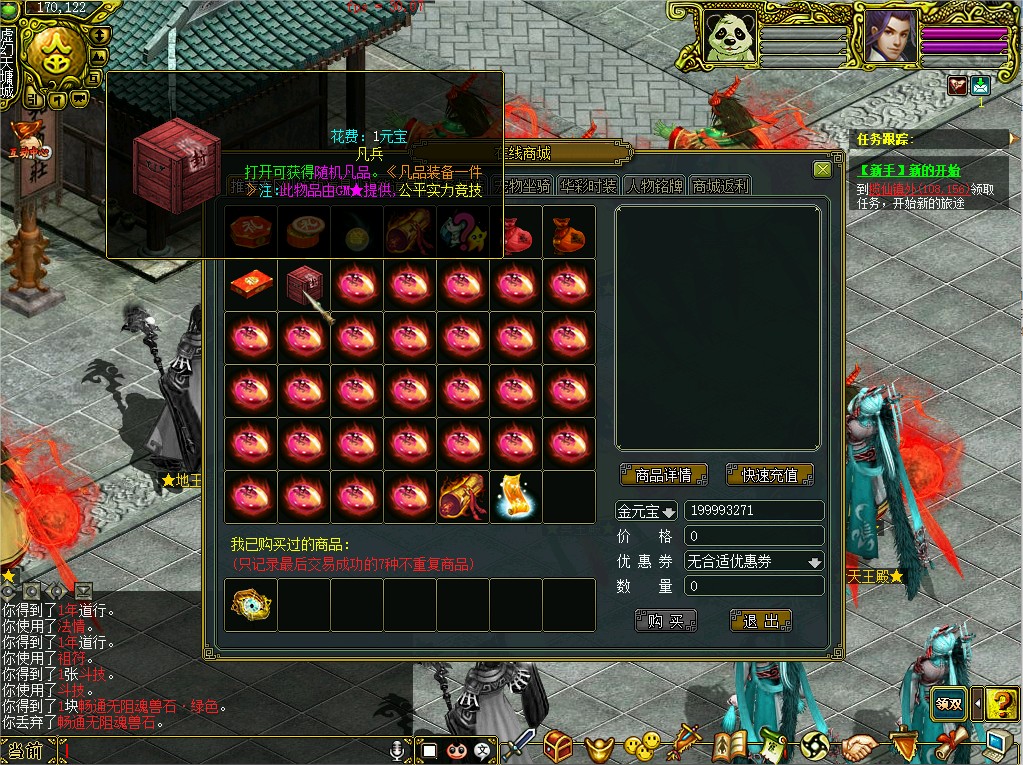The height and width of the screenshot is (765, 1023).
Task: Select the previously purchased golden mirror item
Action: (x=250, y=605)
